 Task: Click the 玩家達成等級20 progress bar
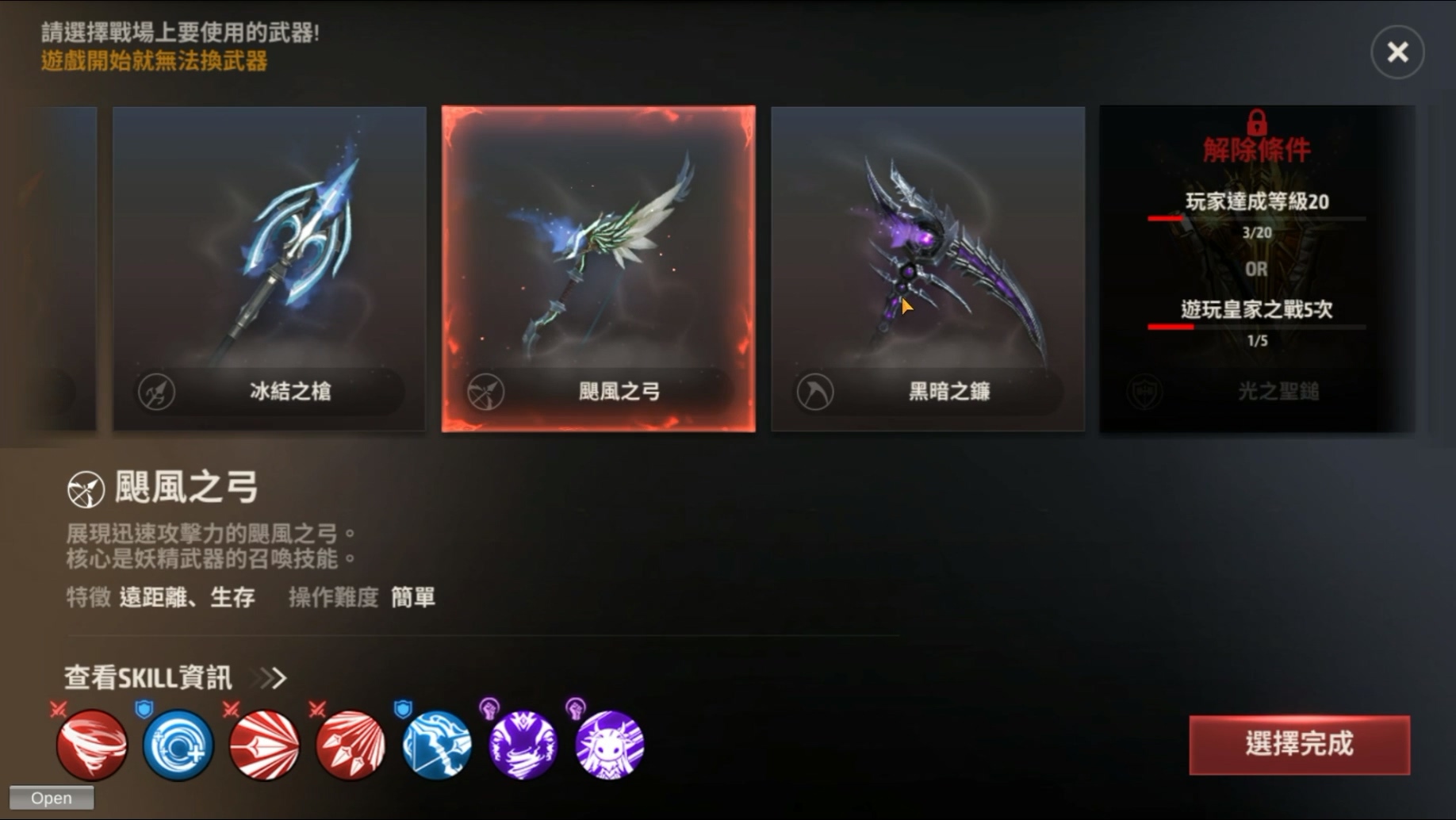click(x=1257, y=217)
